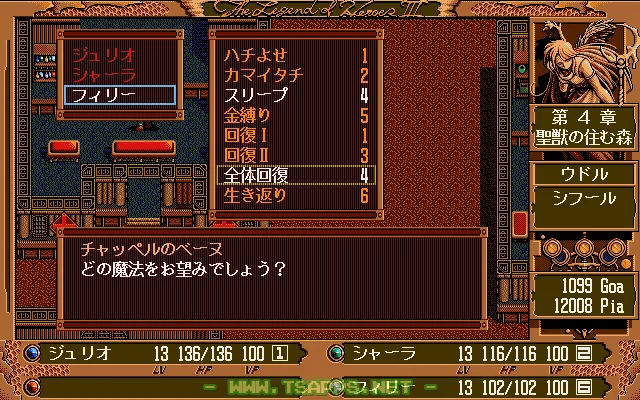Choose the カマイタチ spell
640x400 pixels.
click(x=295, y=75)
